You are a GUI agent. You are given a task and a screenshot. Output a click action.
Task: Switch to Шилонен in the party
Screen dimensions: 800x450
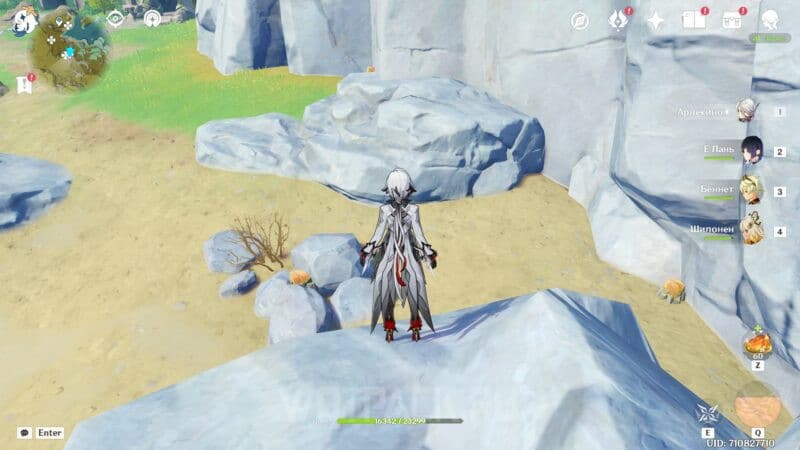pyautogui.click(x=750, y=229)
